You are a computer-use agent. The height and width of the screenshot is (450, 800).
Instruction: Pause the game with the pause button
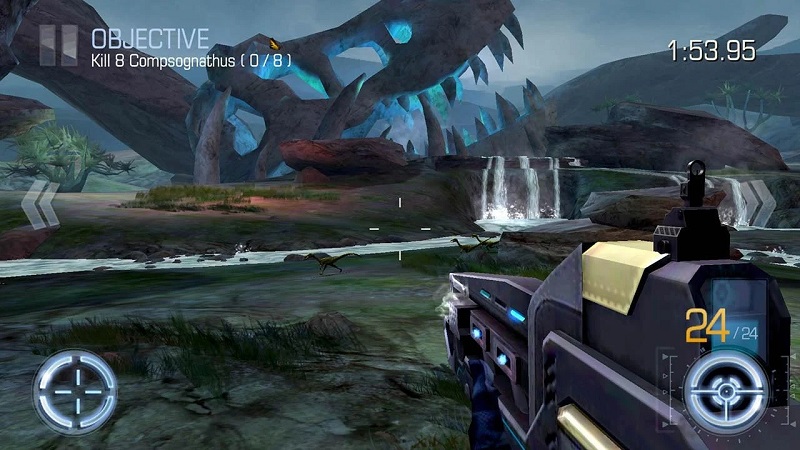pyautogui.click(x=58, y=46)
